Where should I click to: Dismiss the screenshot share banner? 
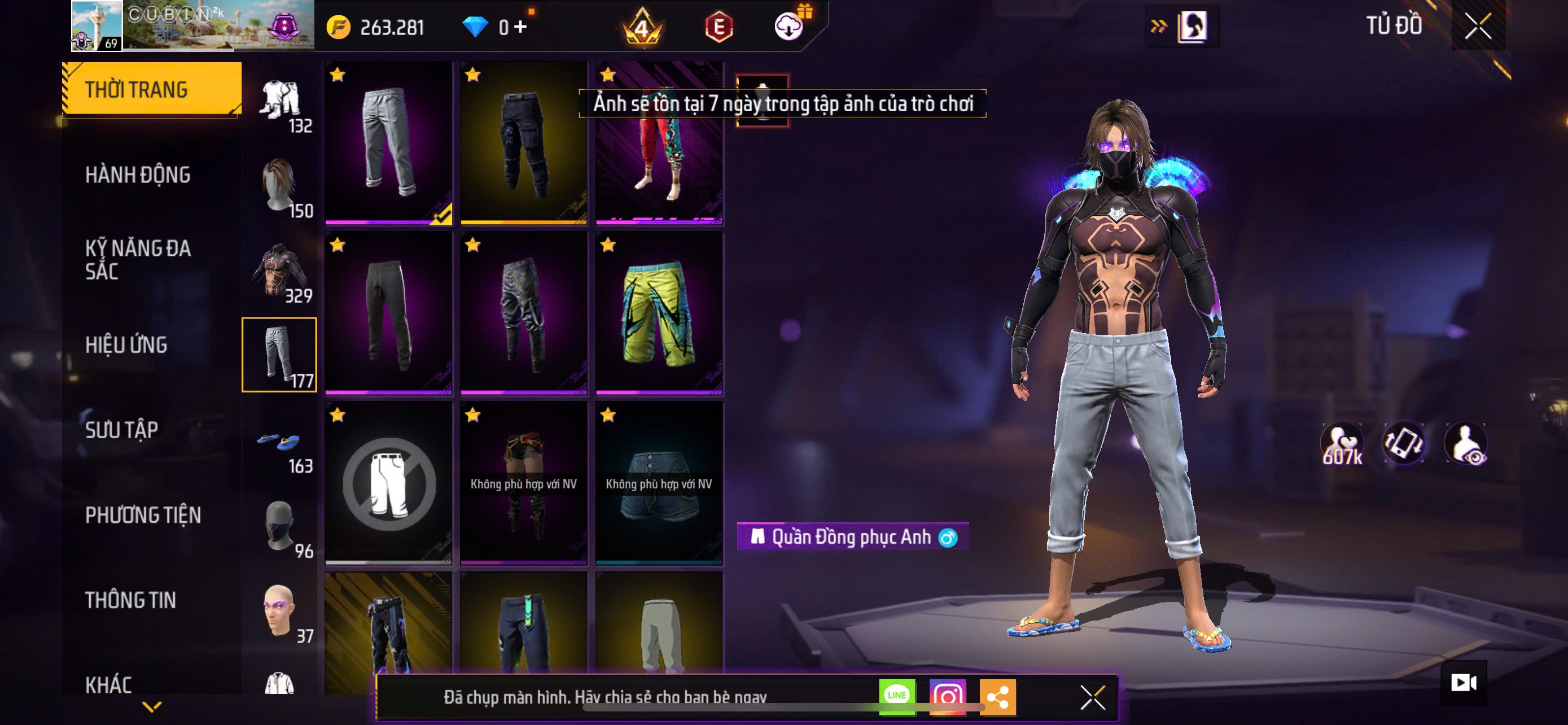(1092, 697)
